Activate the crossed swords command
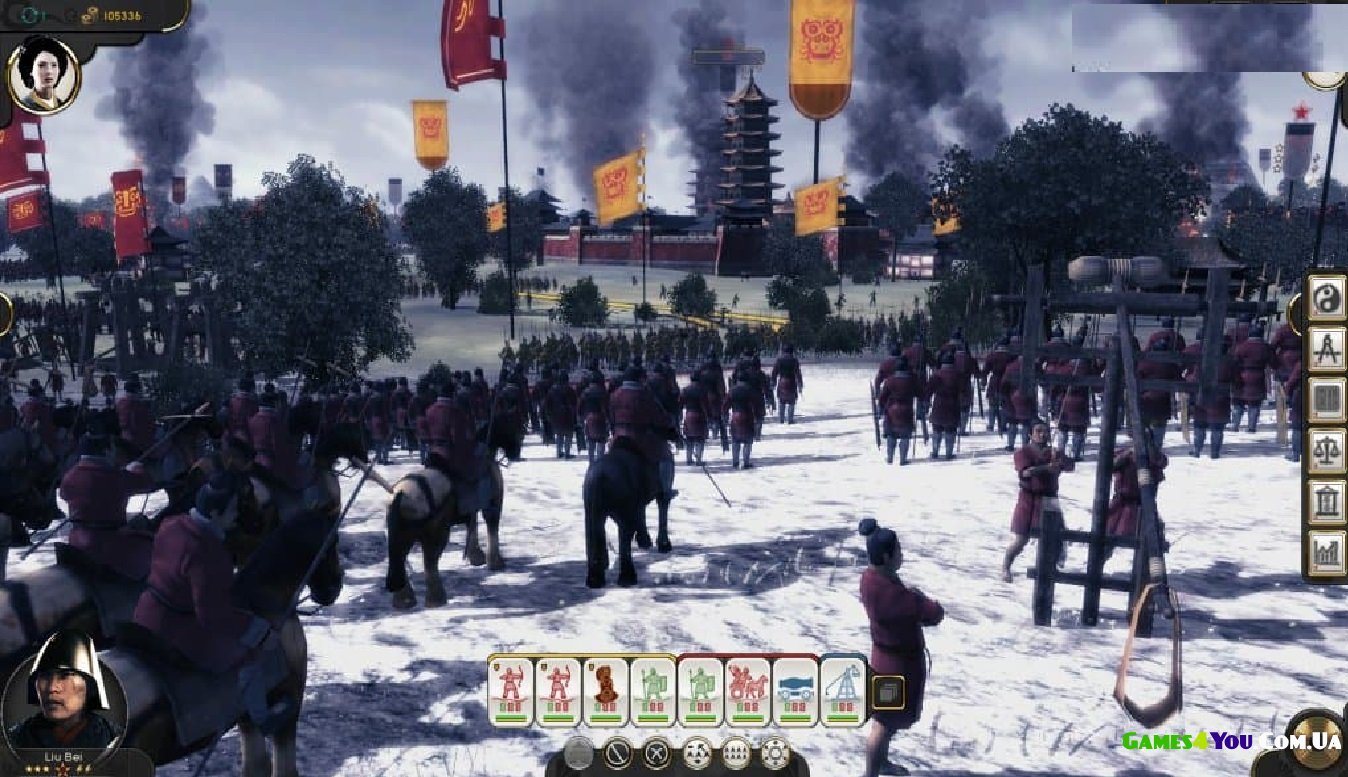Screen dimensions: 1348x777 pyautogui.click(x=657, y=752)
